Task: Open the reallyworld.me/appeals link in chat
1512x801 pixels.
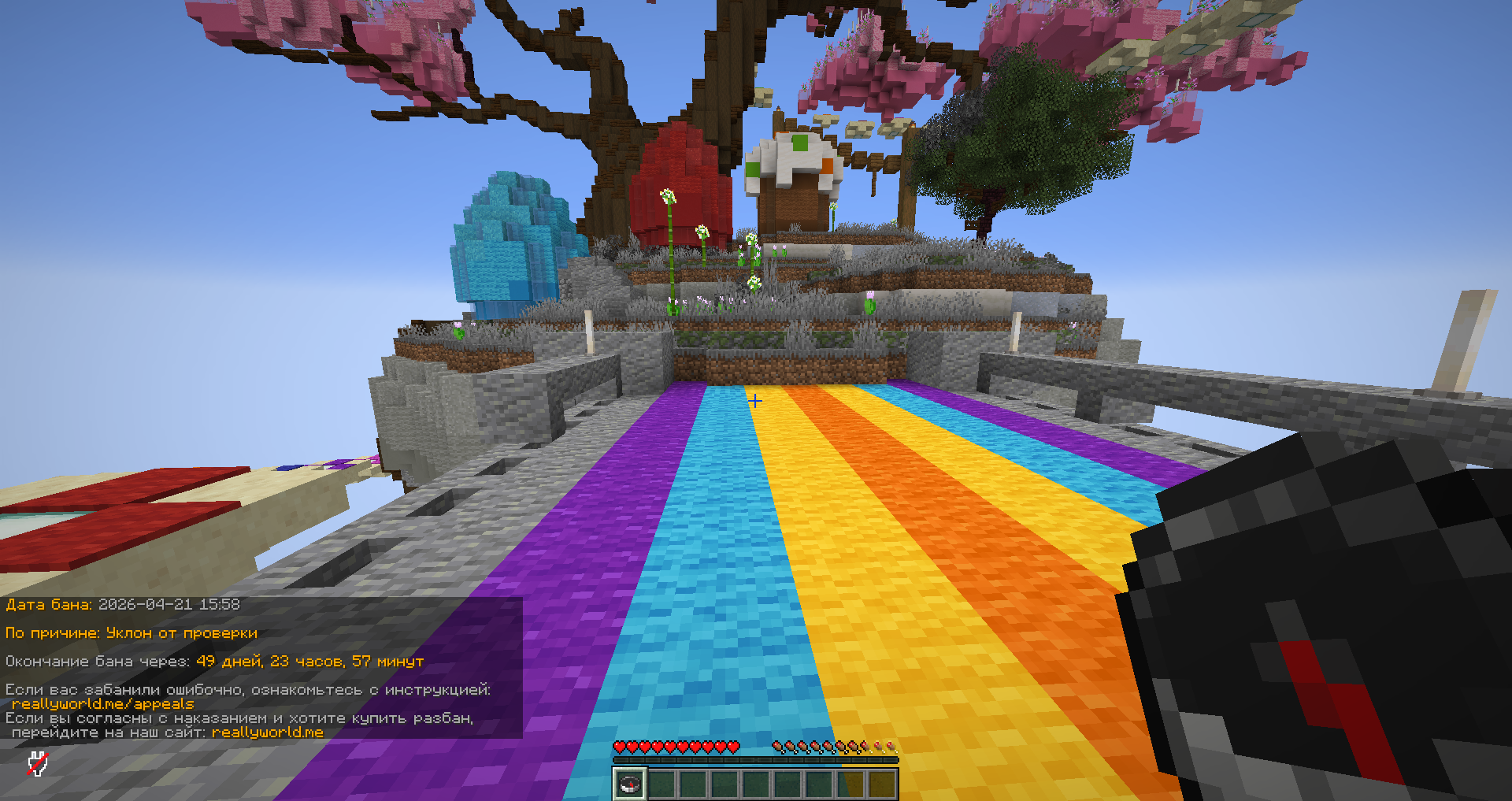Action: tap(102, 704)
